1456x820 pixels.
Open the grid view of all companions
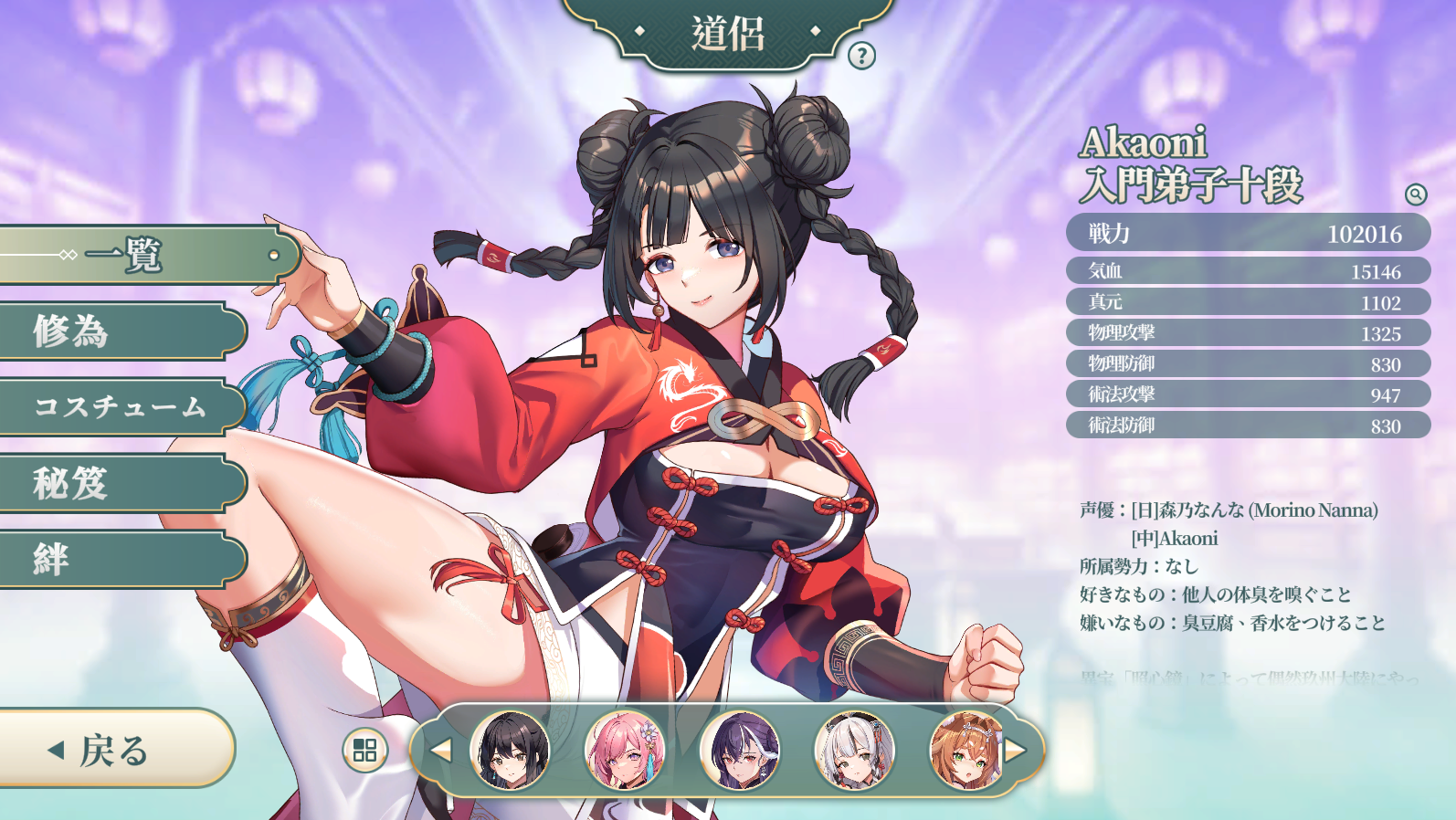[x=364, y=751]
